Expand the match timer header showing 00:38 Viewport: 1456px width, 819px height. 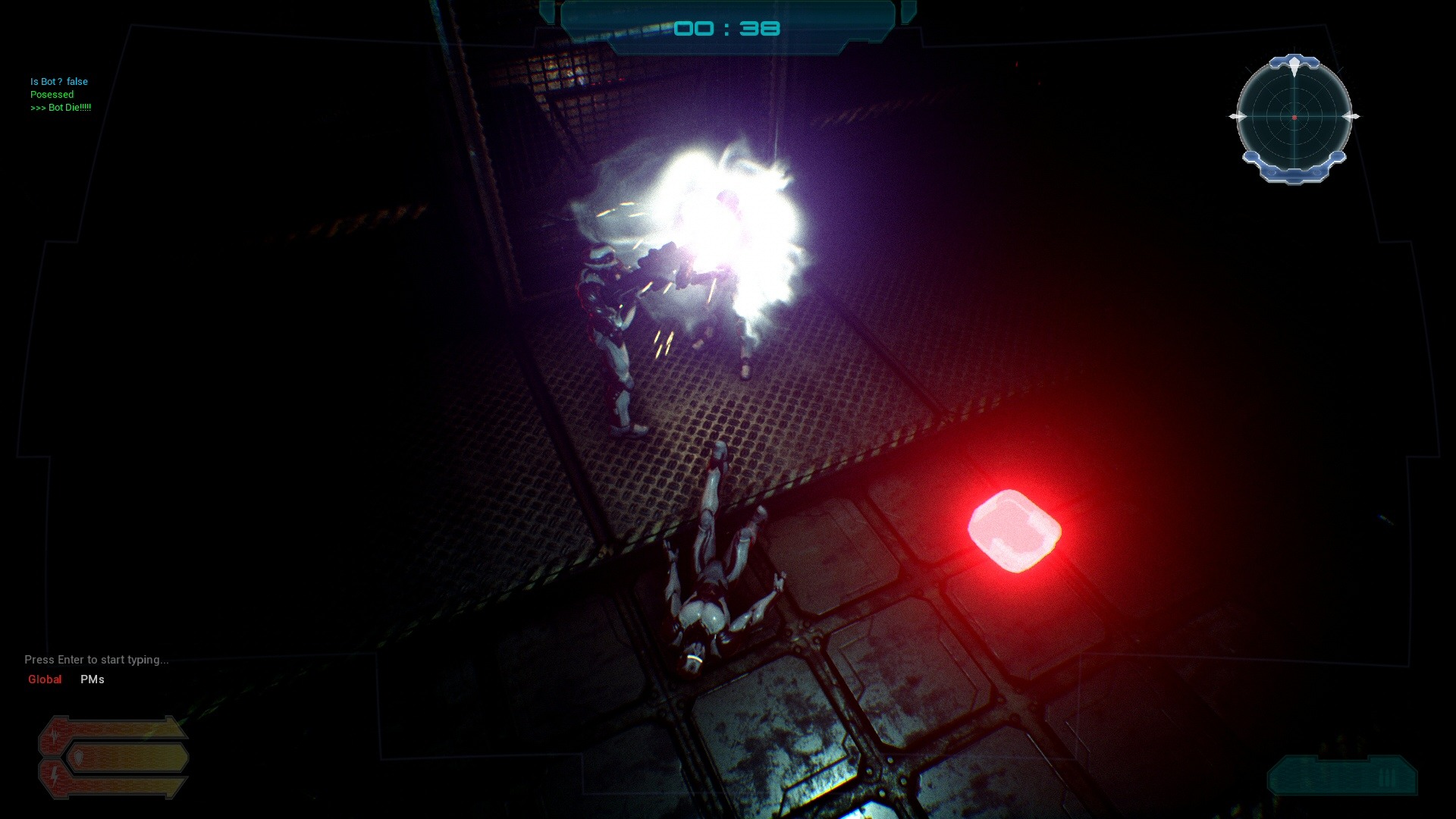(x=726, y=29)
